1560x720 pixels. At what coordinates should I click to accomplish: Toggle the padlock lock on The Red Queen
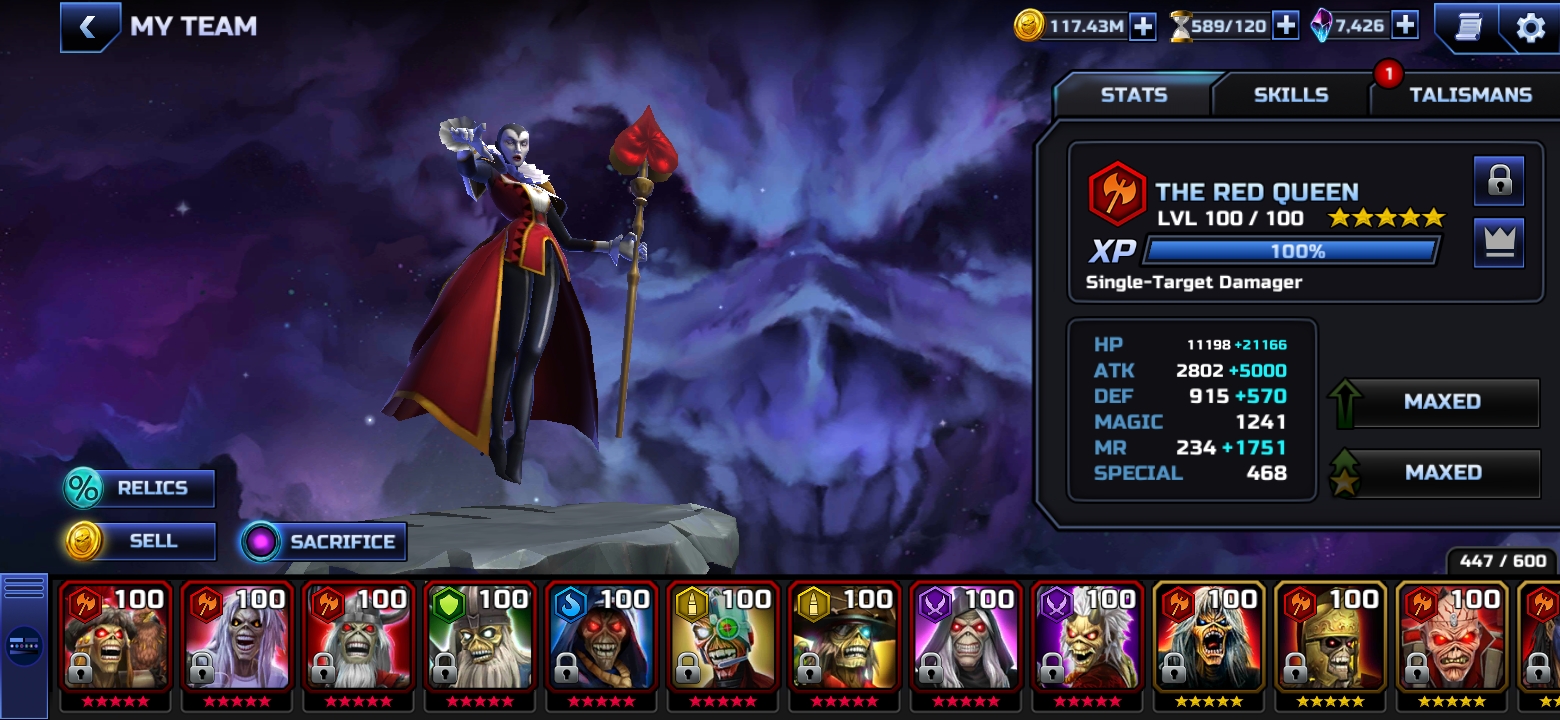coord(1498,181)
